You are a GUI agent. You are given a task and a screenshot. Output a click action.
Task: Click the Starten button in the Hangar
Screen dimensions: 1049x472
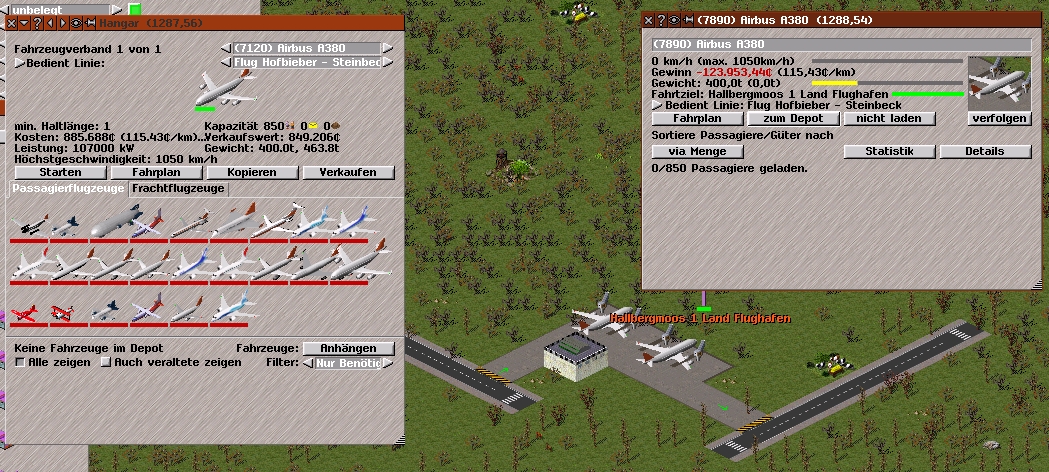tap(59, 172)
